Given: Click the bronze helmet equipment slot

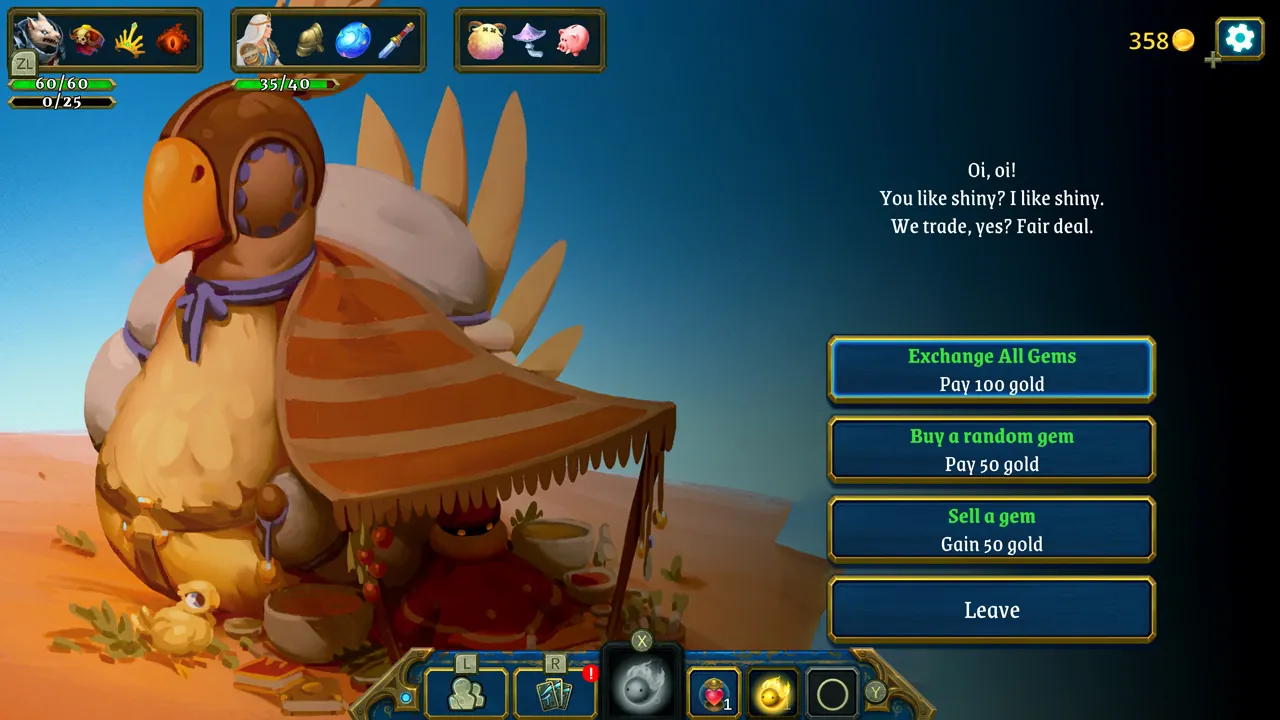Looking at the screenshot, I should pyautogui.click(x=310, y=40).
